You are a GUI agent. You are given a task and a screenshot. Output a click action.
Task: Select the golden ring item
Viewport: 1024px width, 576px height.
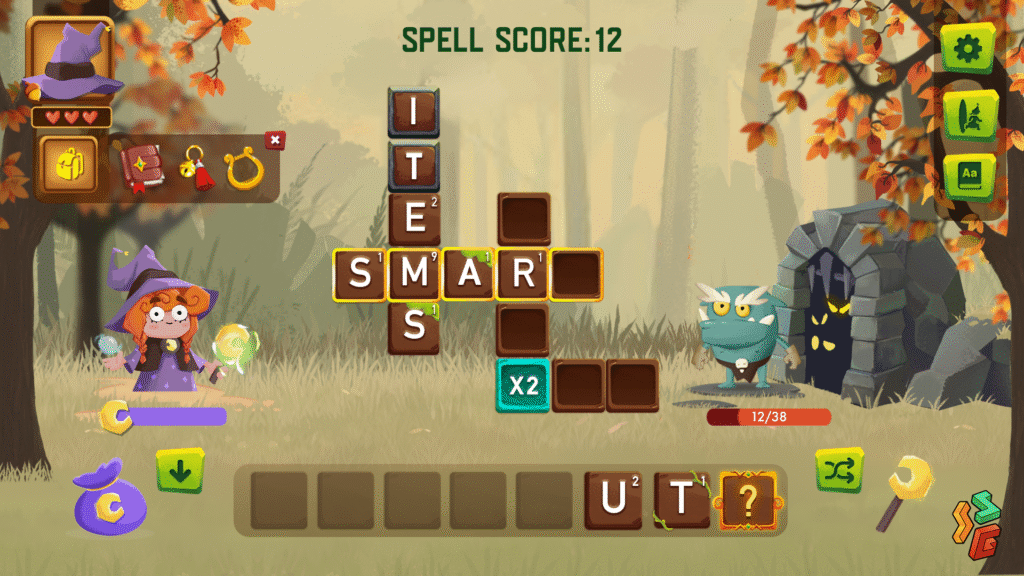click(243, 168)
